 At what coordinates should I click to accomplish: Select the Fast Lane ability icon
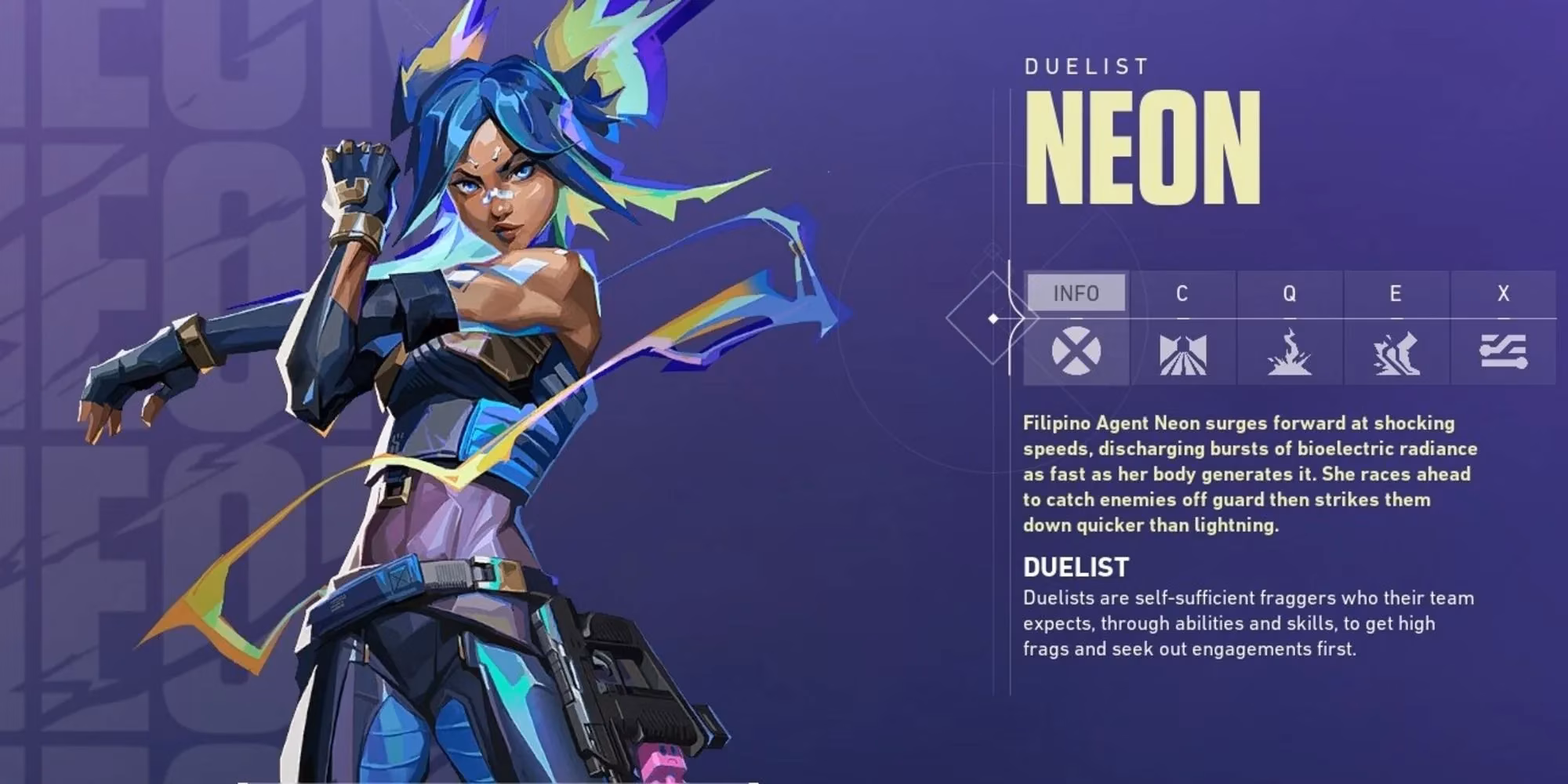point(1182,354)
